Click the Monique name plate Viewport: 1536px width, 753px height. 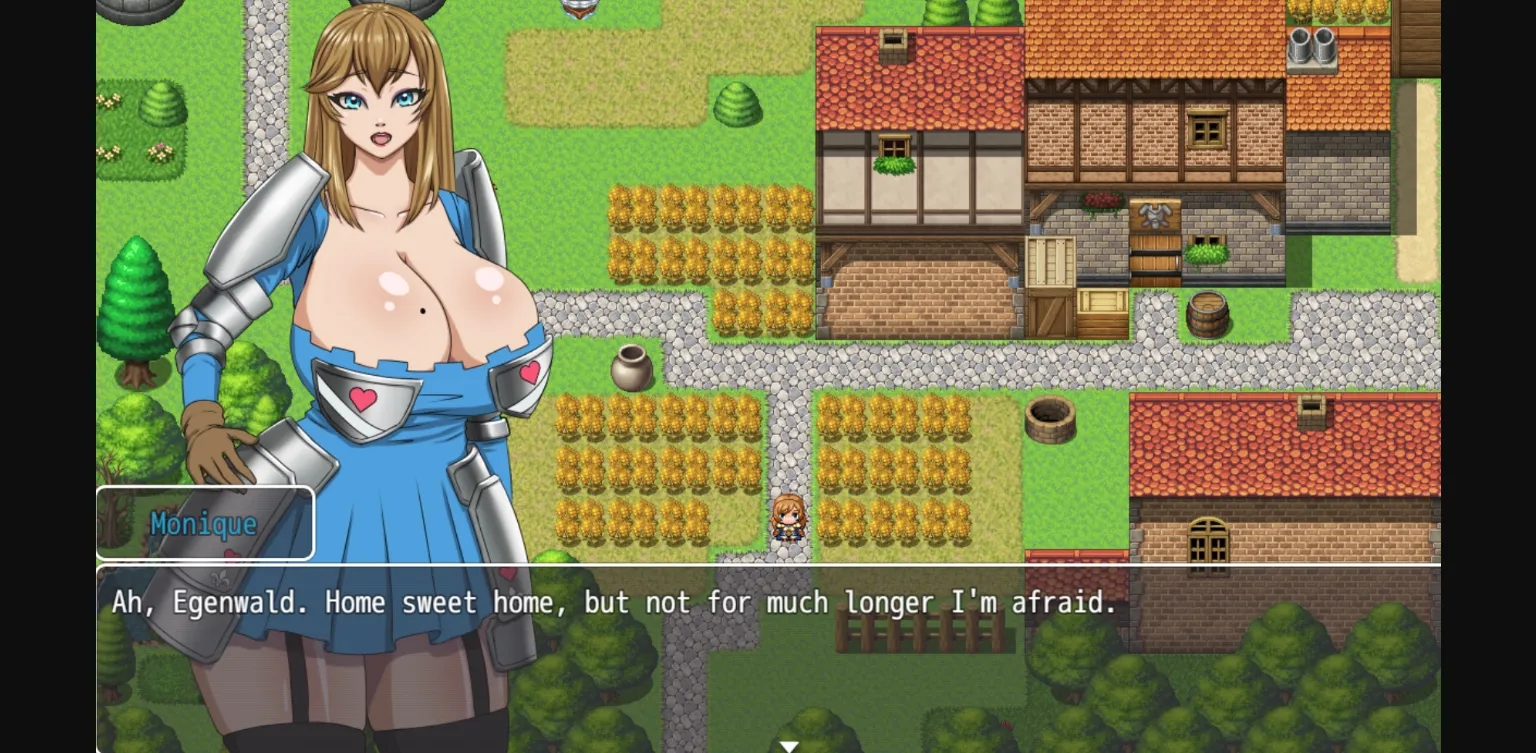coord(205,522)
